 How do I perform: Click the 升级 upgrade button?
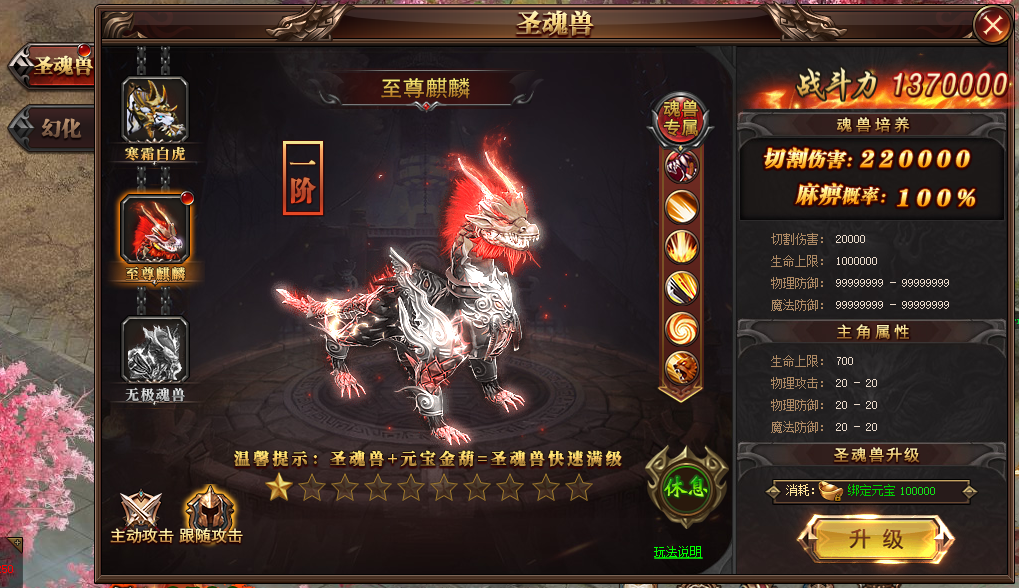tap(876, 540)
